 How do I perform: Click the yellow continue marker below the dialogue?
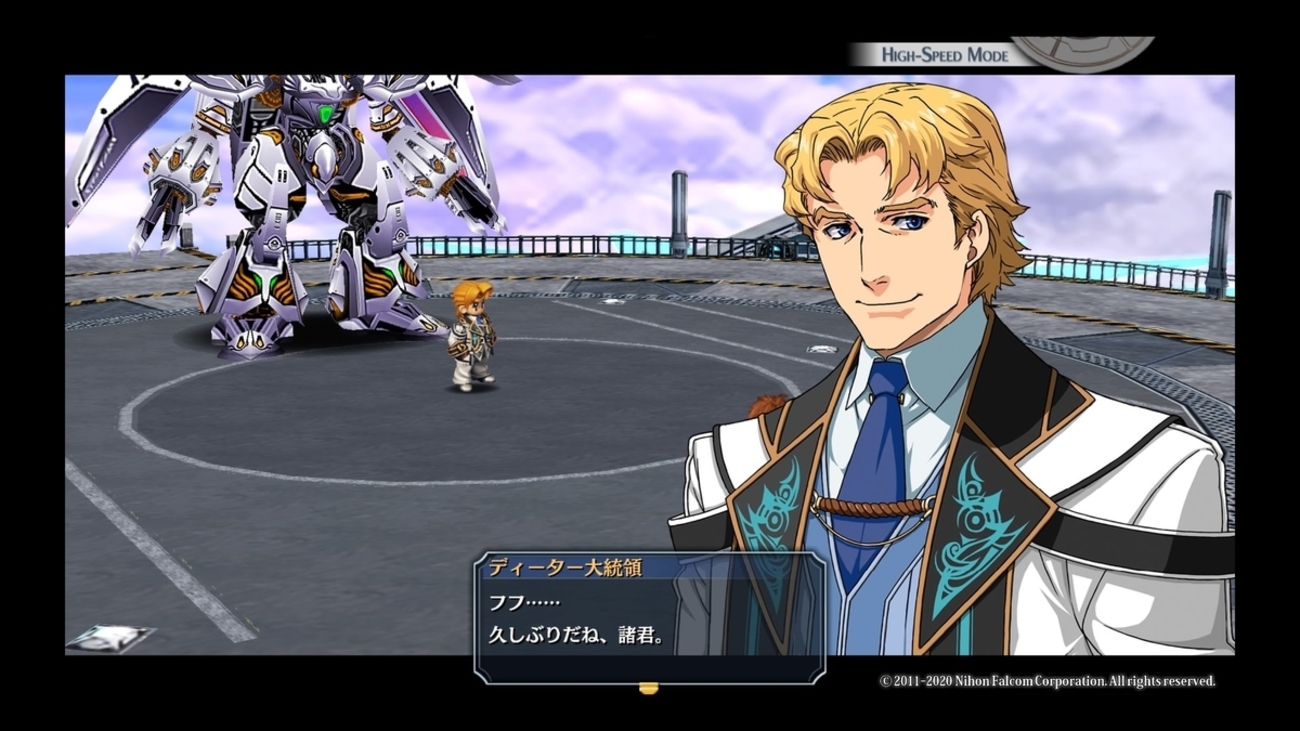(649, 688)
